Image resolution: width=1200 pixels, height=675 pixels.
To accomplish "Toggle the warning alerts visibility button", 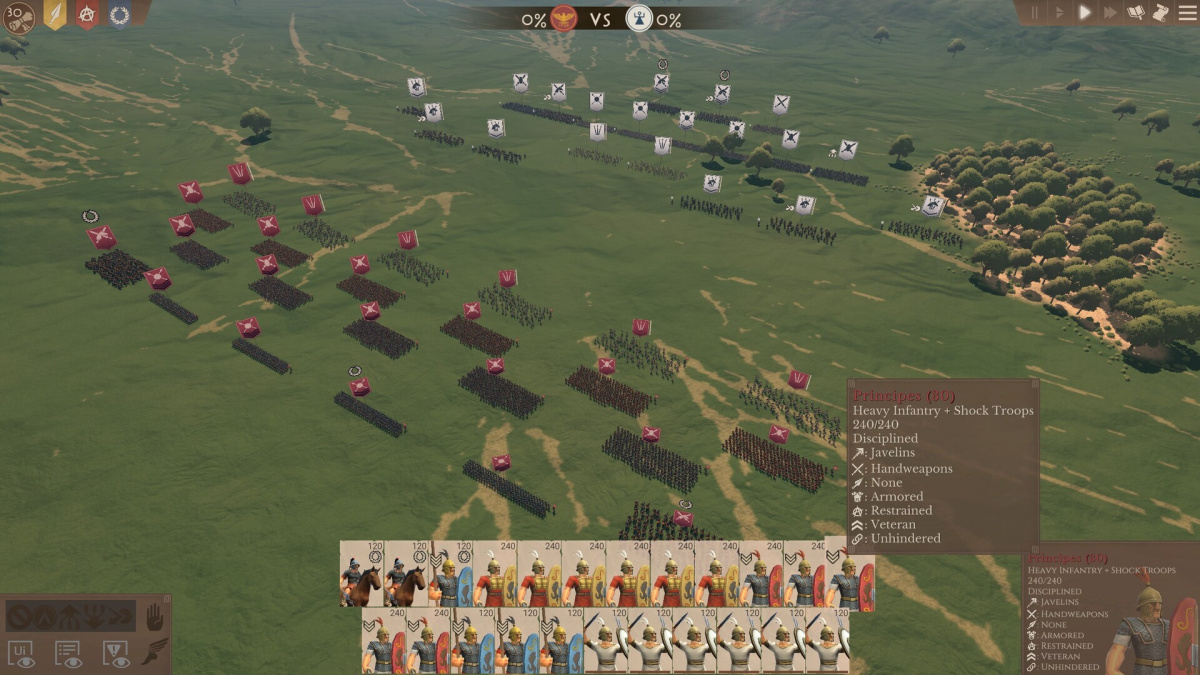I will [x=115, y=653].
